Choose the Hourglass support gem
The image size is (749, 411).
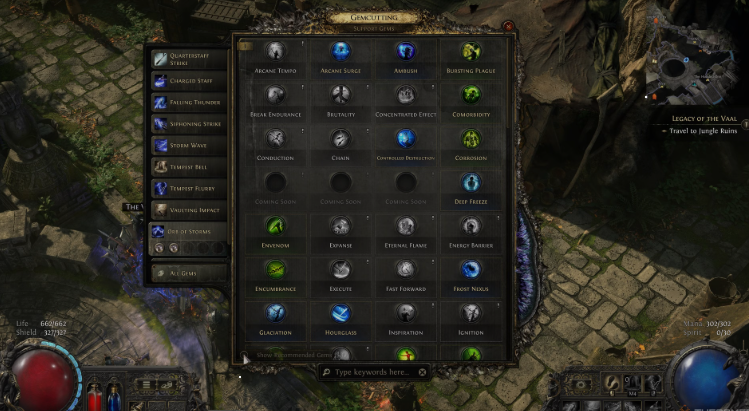[x=341, y=313]
